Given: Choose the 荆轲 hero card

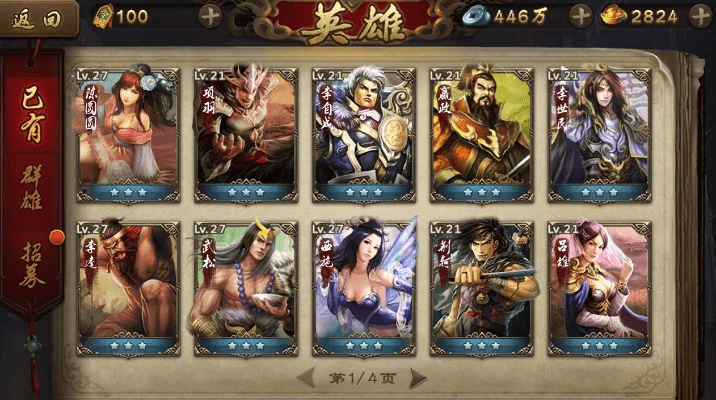Looking at the screenshot, I should [x=481, y=288].
